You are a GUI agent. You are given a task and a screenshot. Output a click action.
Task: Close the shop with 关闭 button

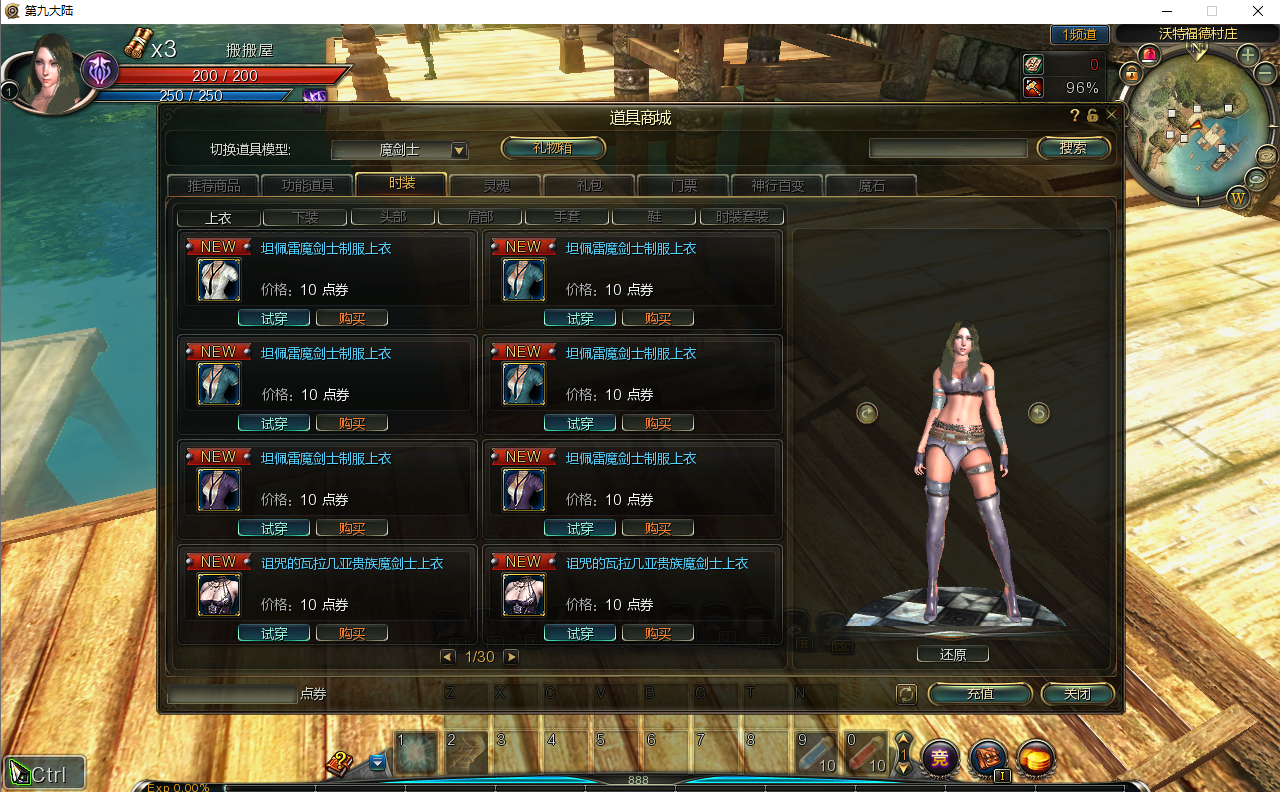pos(1077,694)
